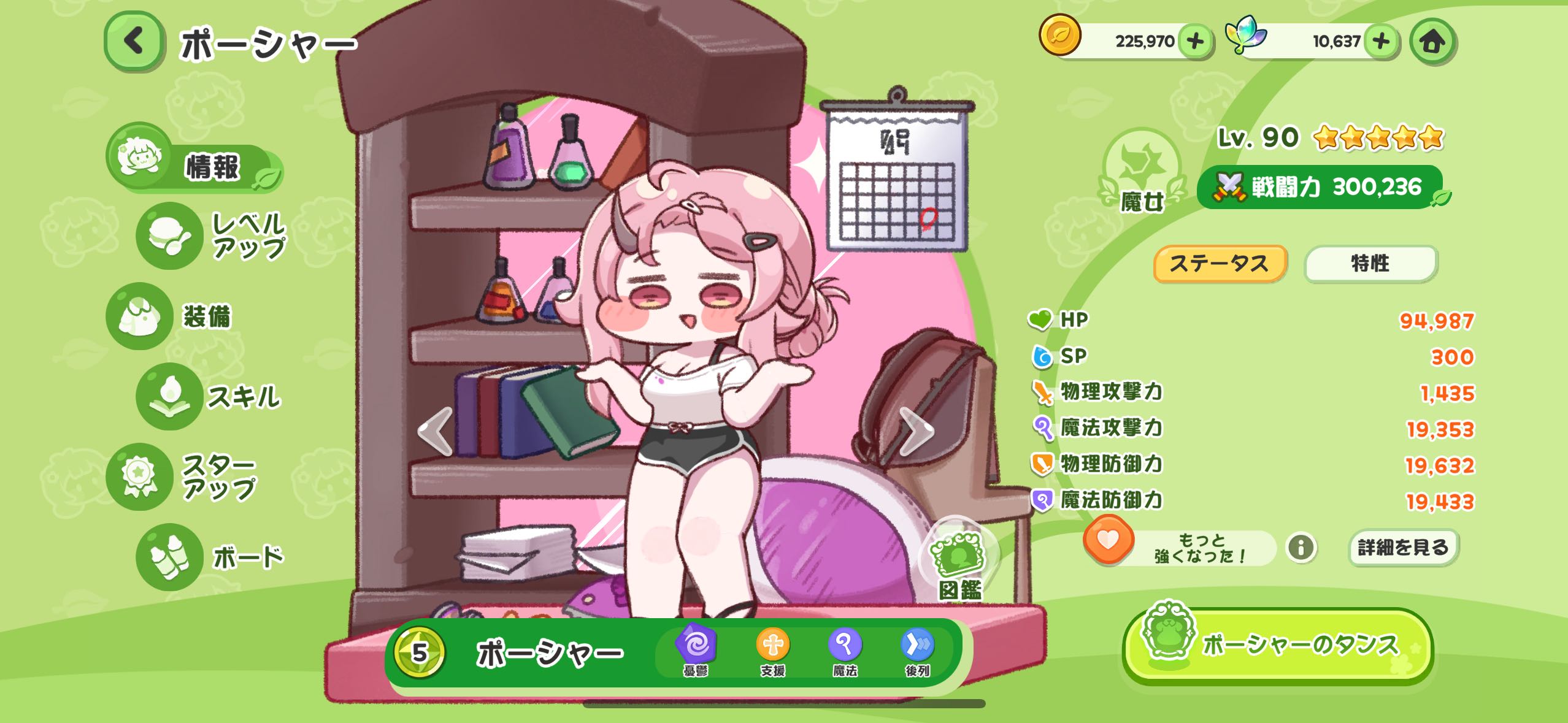Add more crystal gems with plus button
The width and height of the screenshot is (1568, 723).
[x=1380, y=41]
